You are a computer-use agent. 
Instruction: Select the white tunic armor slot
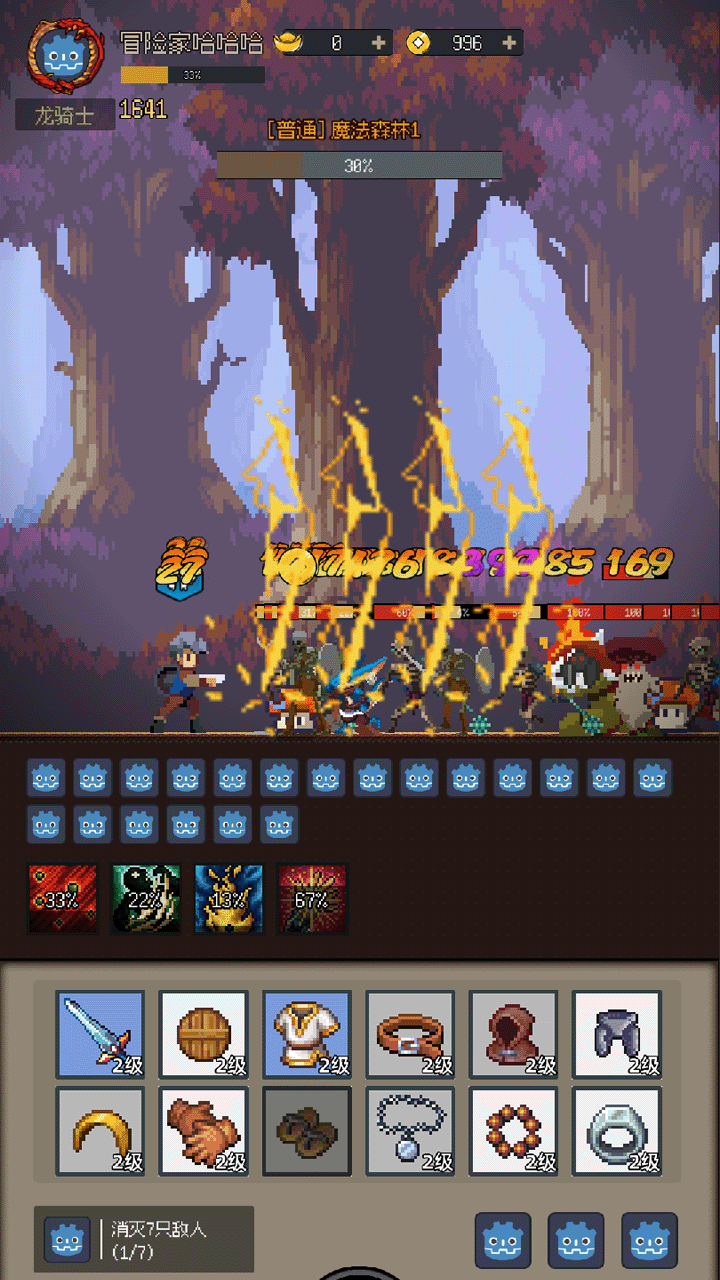306,1035
